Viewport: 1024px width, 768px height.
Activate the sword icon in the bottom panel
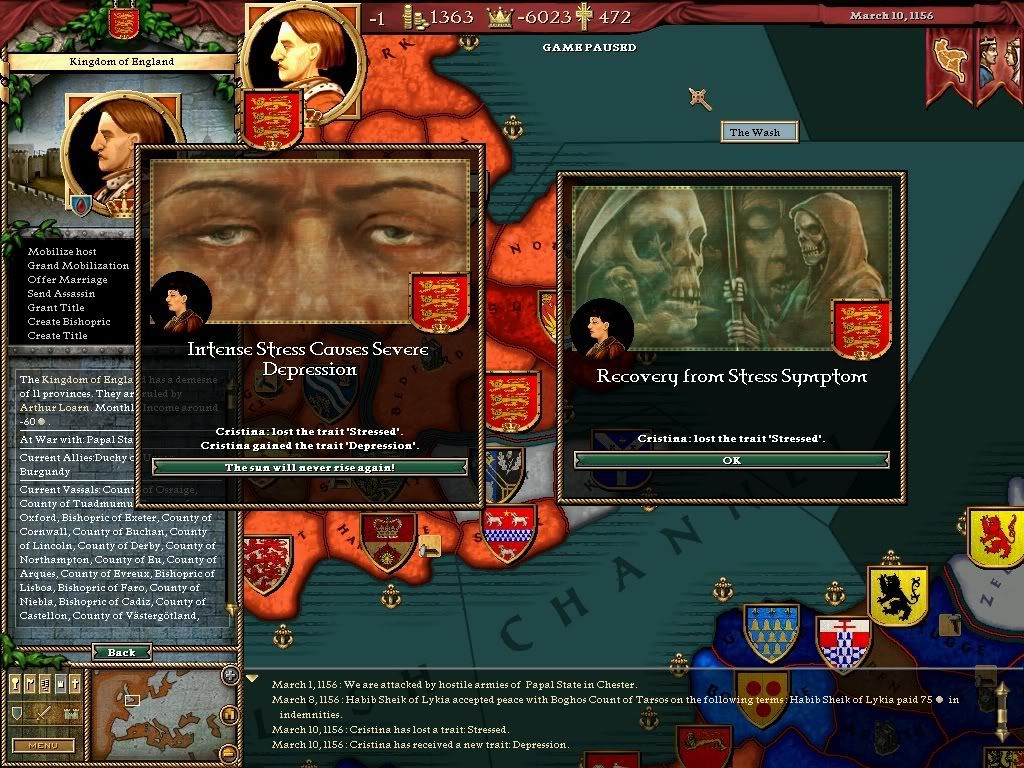(x=45, y=713)
